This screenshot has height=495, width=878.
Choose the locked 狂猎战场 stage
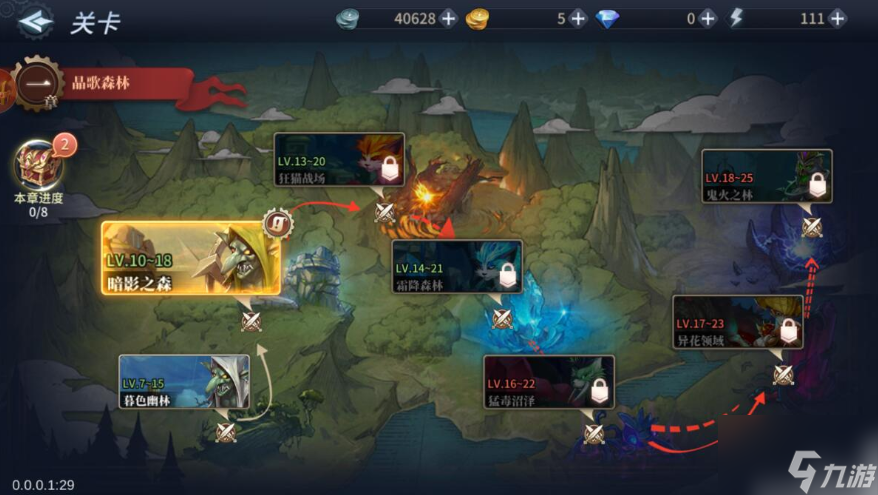[x=339, y=160]
